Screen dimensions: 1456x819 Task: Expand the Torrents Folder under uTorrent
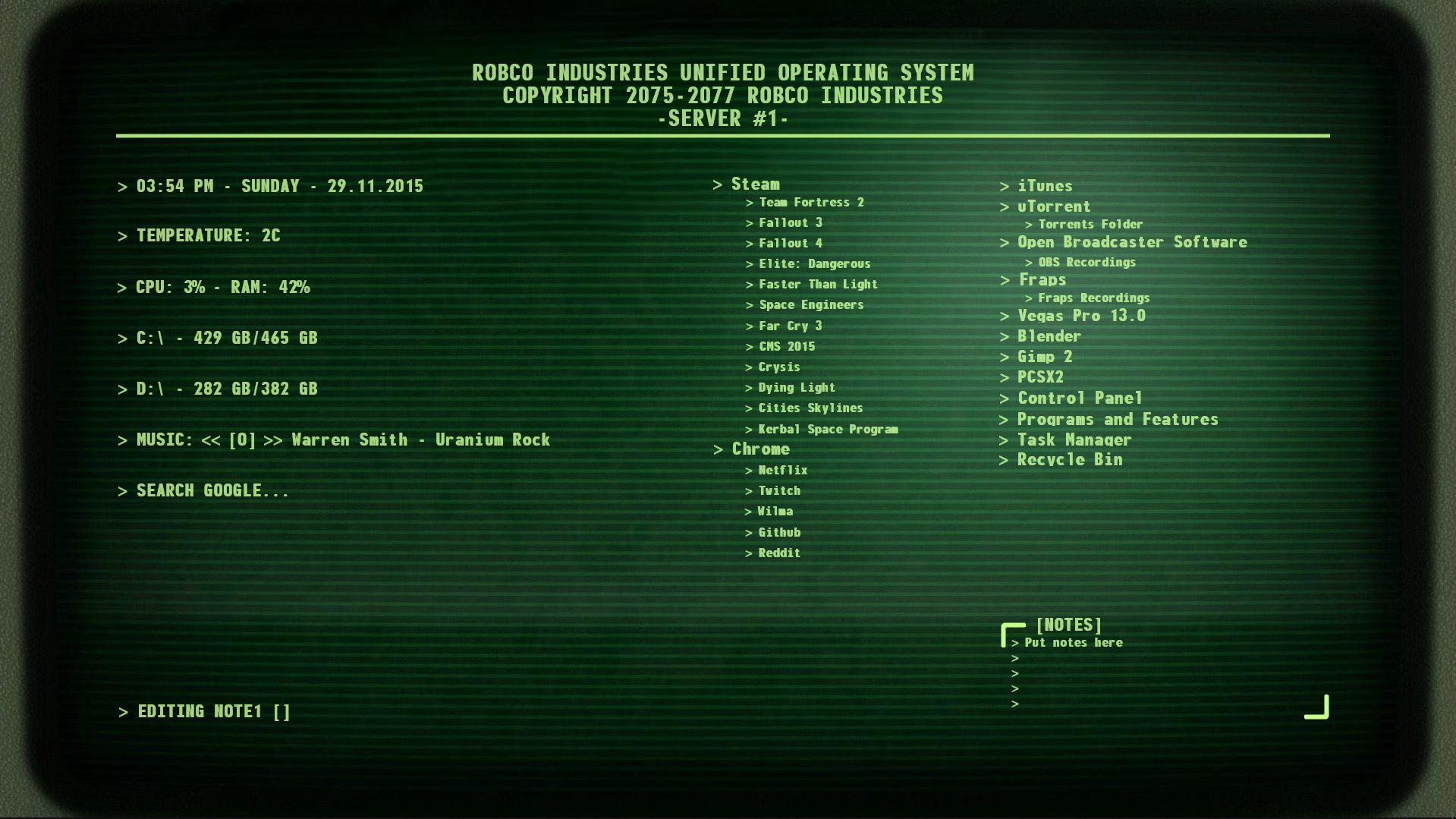1089,224
